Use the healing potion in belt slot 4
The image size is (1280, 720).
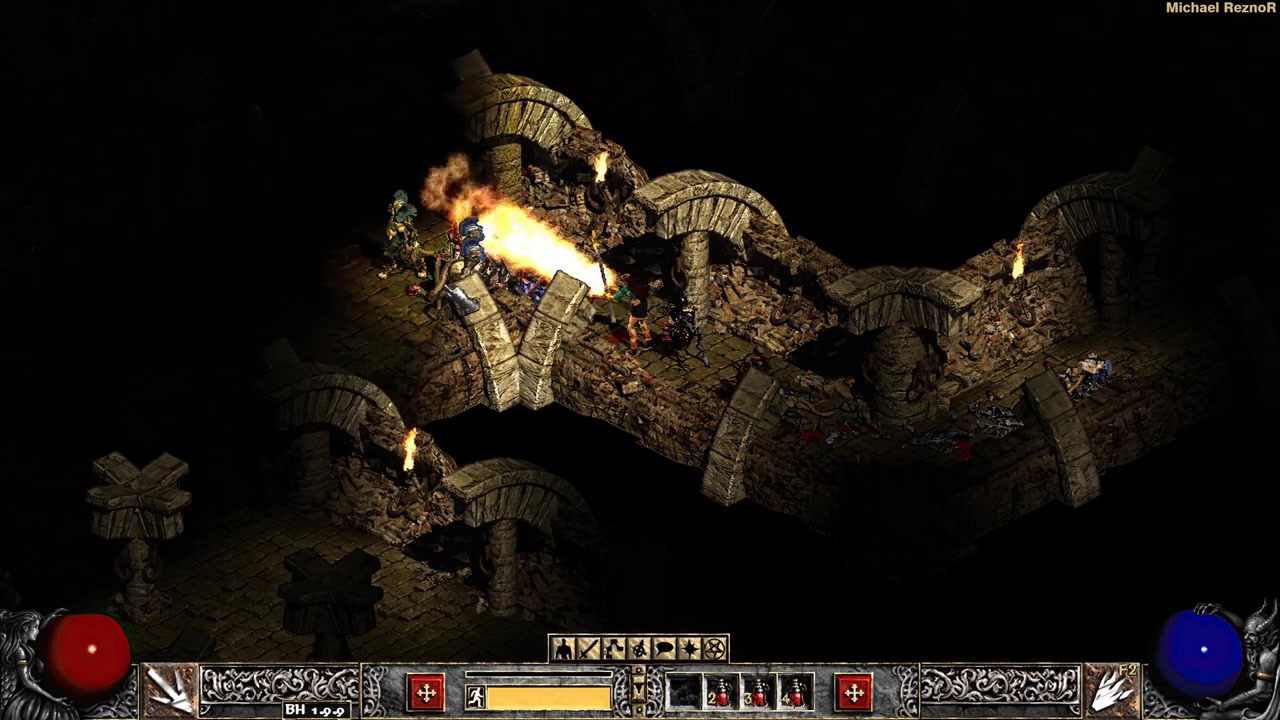pos(795,692)
